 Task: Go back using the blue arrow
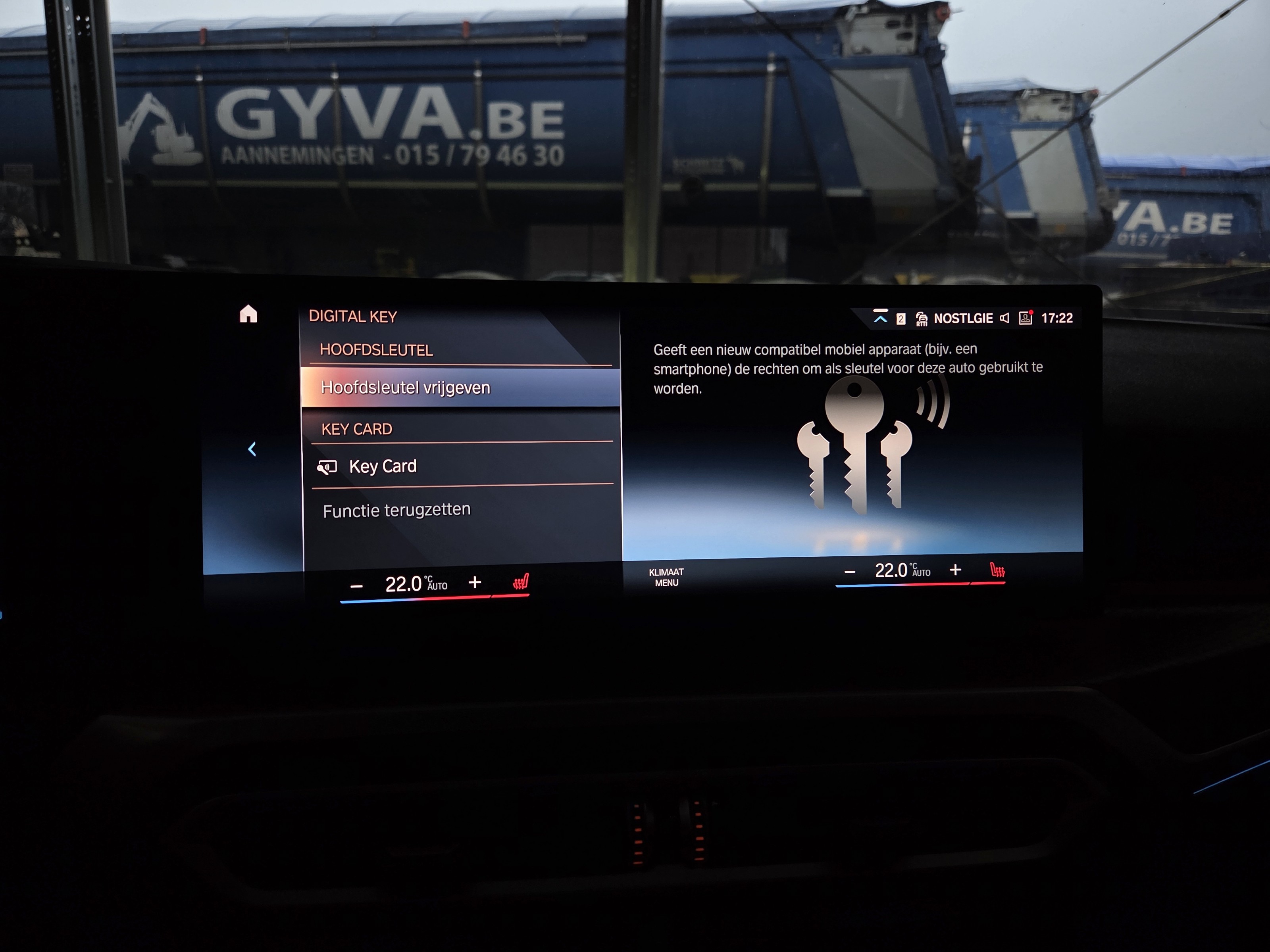point(252,449)
